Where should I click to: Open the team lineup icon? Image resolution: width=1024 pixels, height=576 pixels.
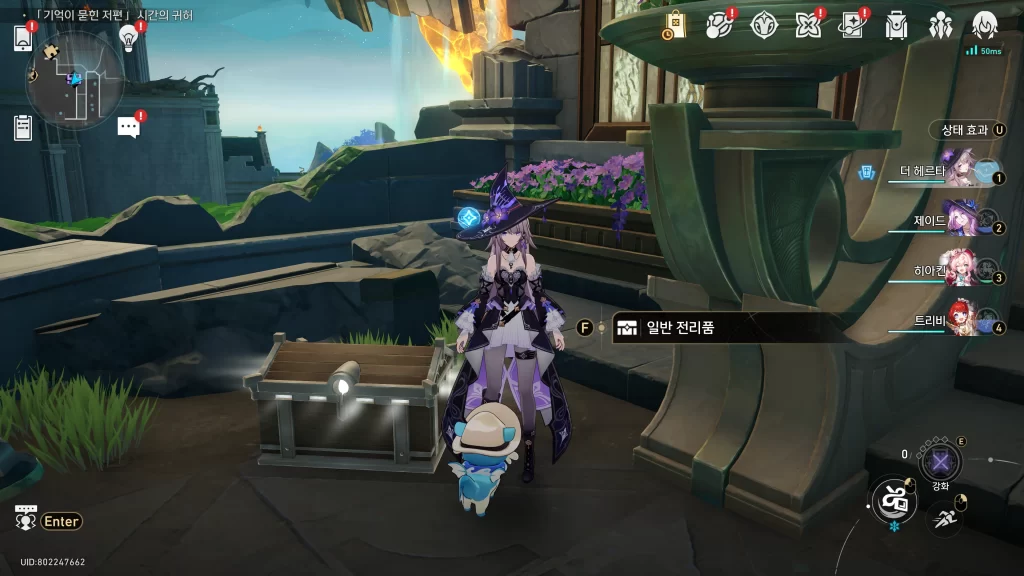[940, 25]
